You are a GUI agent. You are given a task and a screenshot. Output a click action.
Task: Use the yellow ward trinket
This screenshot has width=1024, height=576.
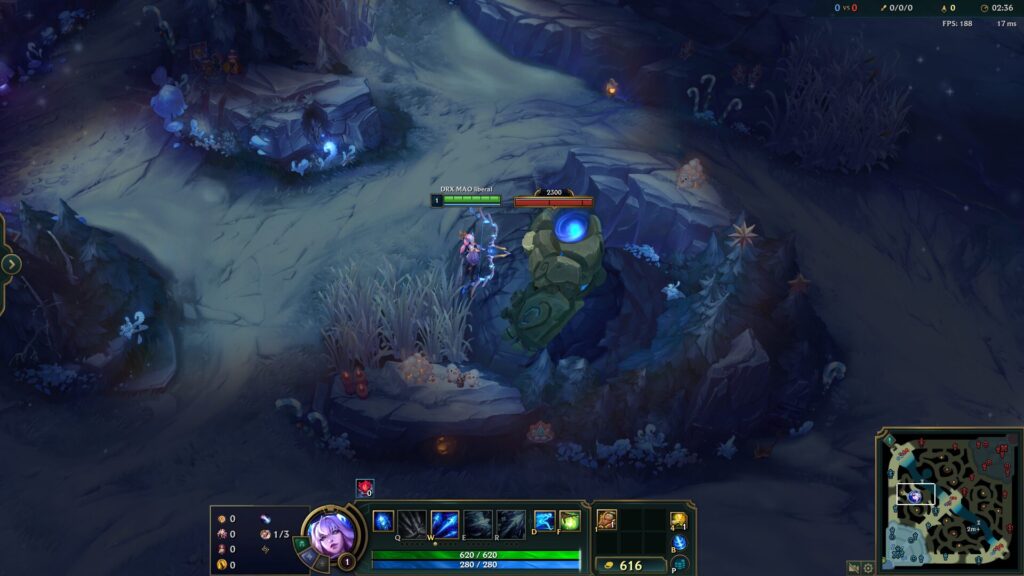click(x=678, y=520)
